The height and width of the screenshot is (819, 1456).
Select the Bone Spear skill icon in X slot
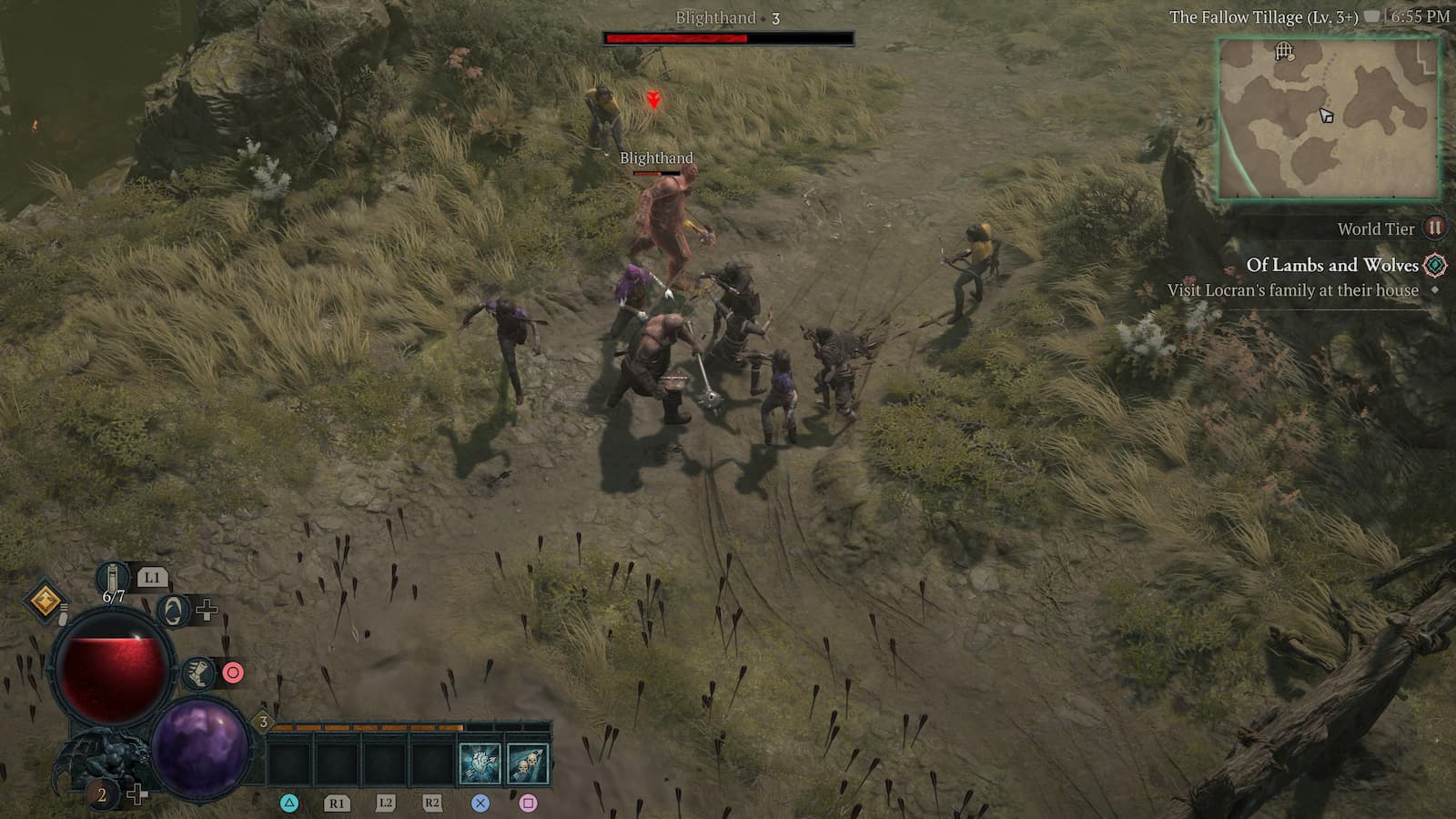(x=480, y=763)
